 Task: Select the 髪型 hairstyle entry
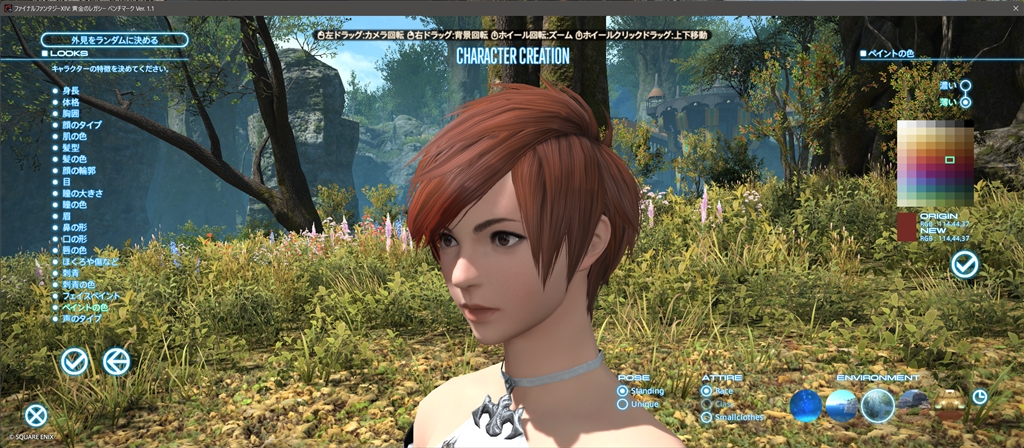point(70,147)
